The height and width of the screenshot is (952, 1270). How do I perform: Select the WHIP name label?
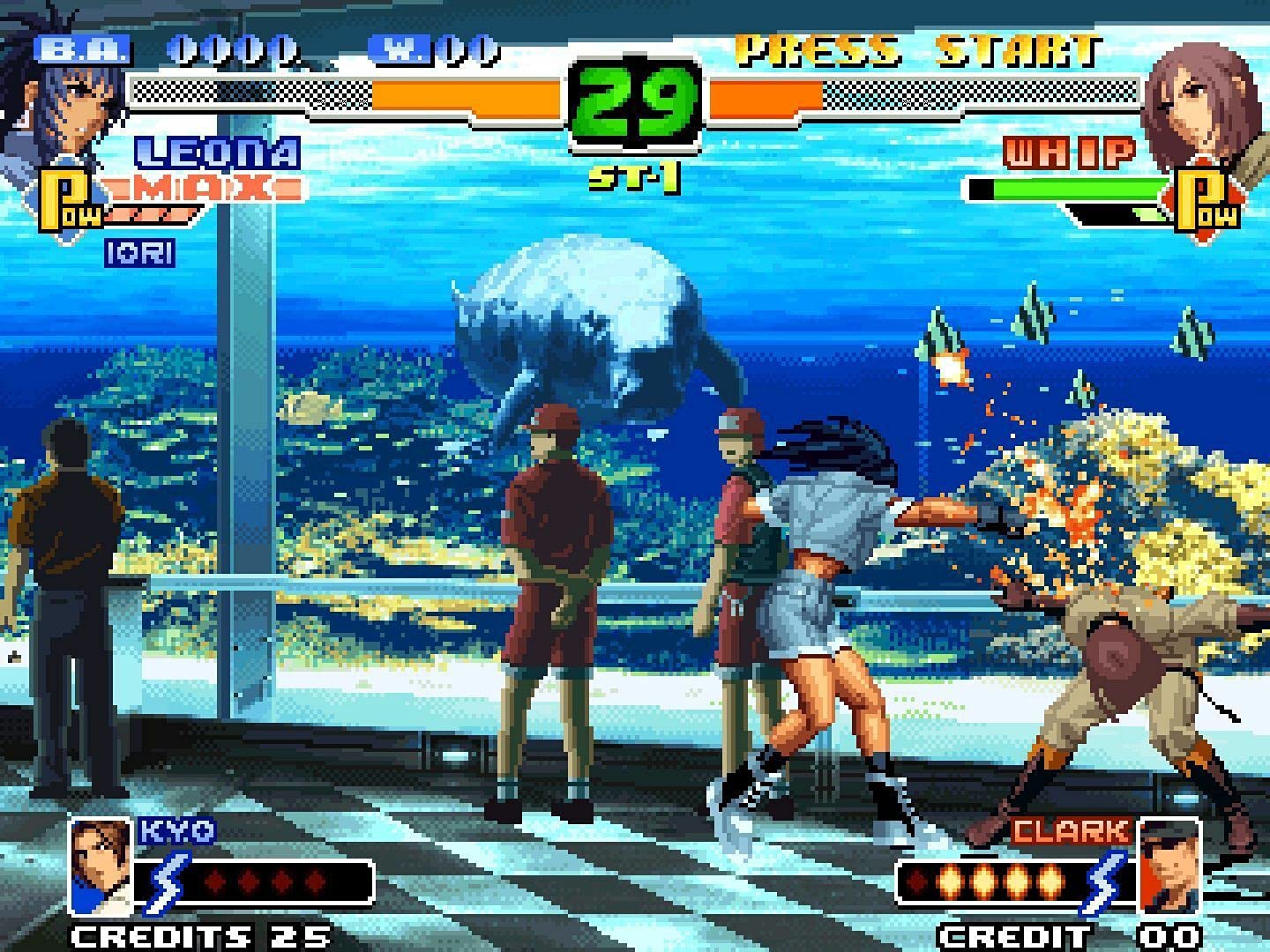tap(1068, 152)
